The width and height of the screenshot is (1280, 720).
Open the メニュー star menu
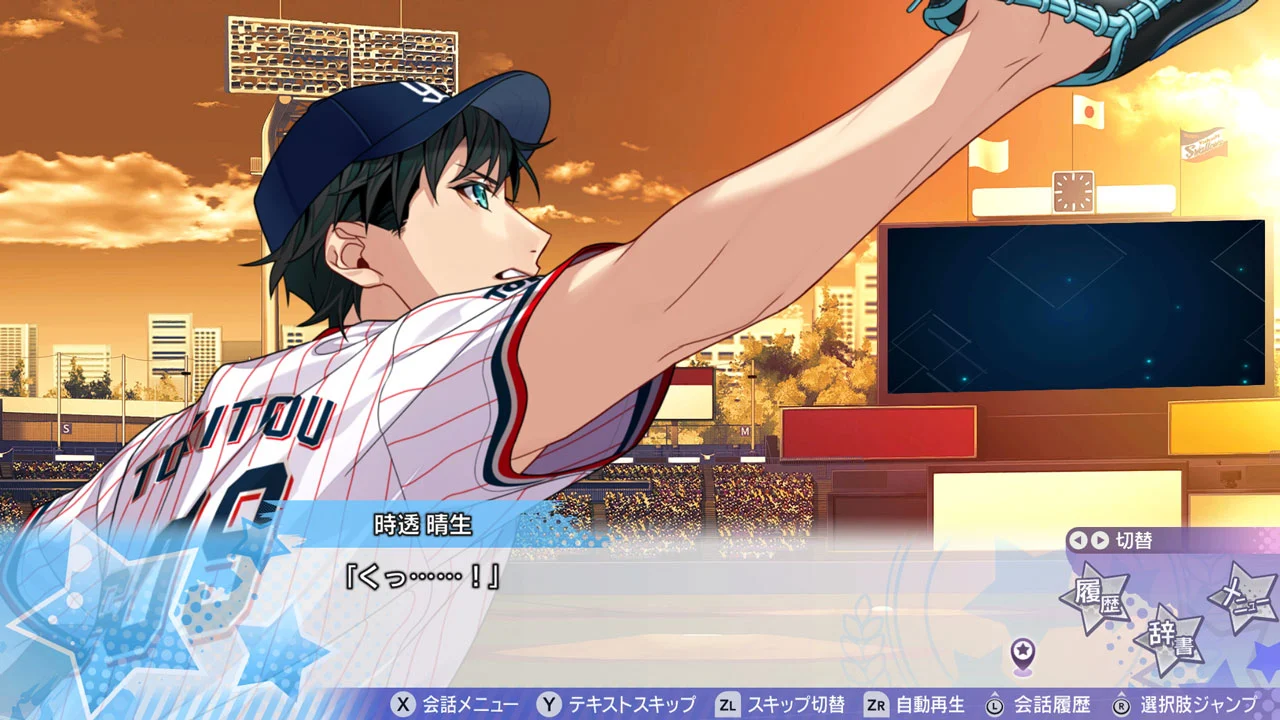pyautogui.click(x=1245, y=593)
